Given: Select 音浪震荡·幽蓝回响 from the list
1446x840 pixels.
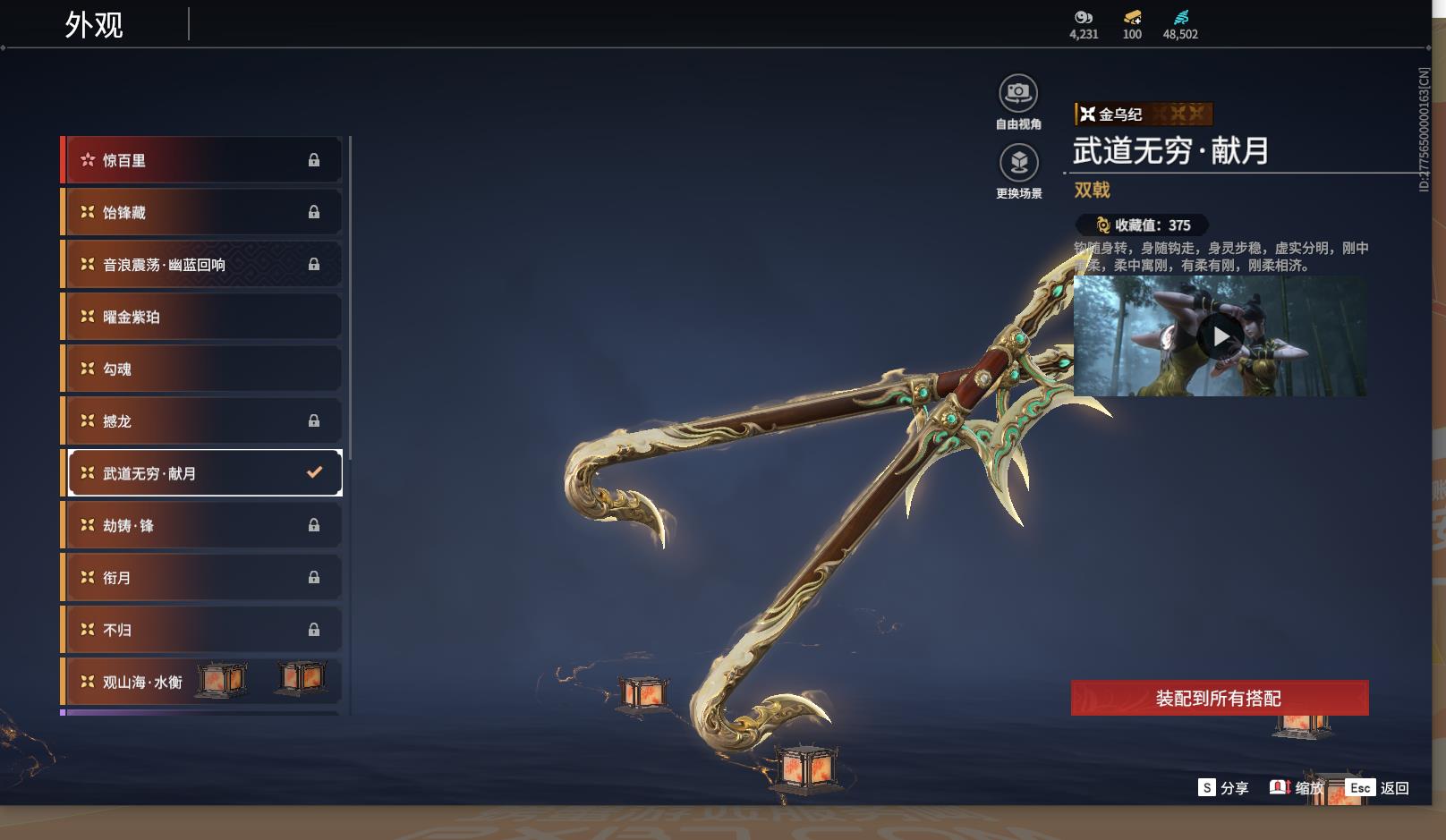Looking at the screenshot, I should (202, 265).
